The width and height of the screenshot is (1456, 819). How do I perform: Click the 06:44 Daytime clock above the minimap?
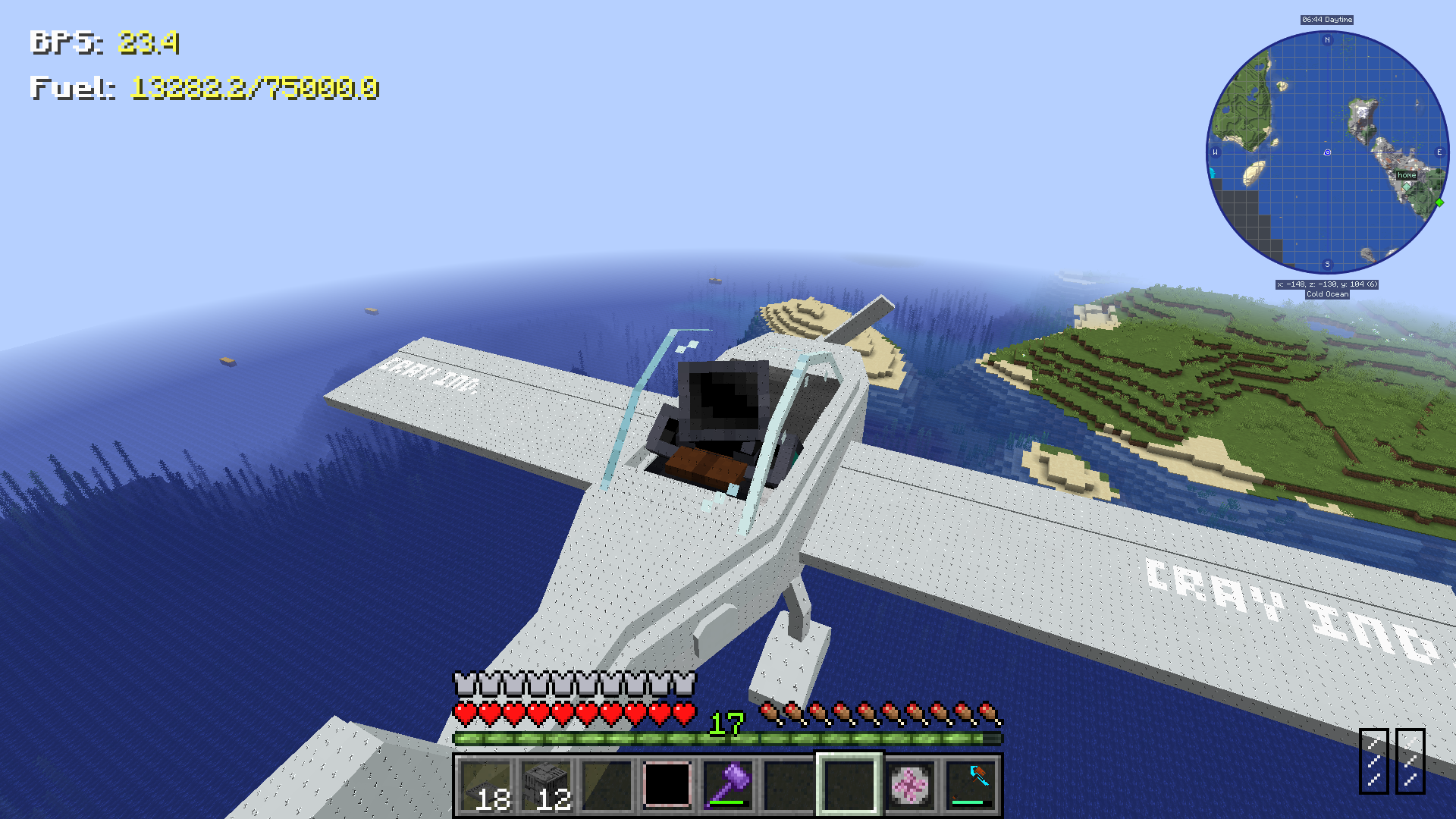(1326, 20)
